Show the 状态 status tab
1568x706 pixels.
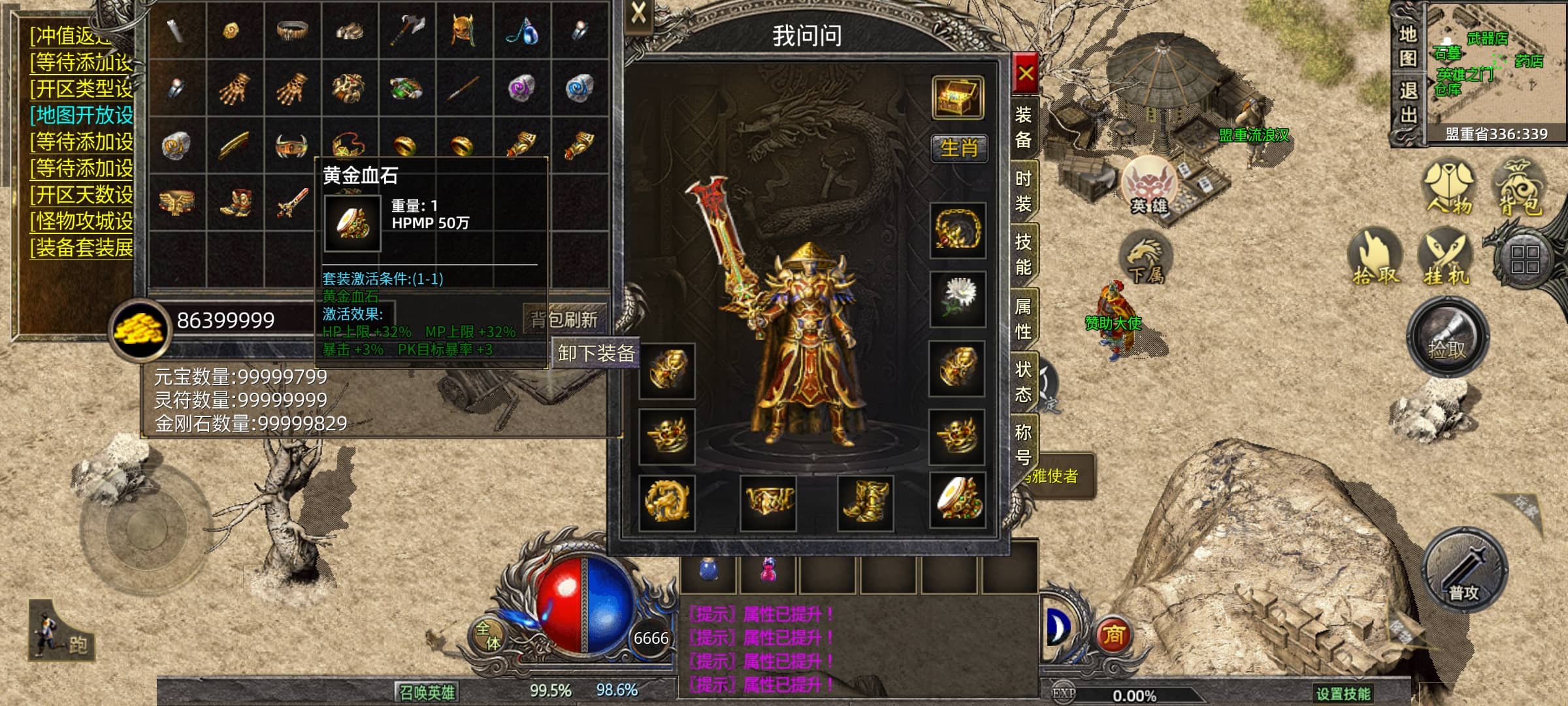pyautogui.click(x=1023, y=382)
